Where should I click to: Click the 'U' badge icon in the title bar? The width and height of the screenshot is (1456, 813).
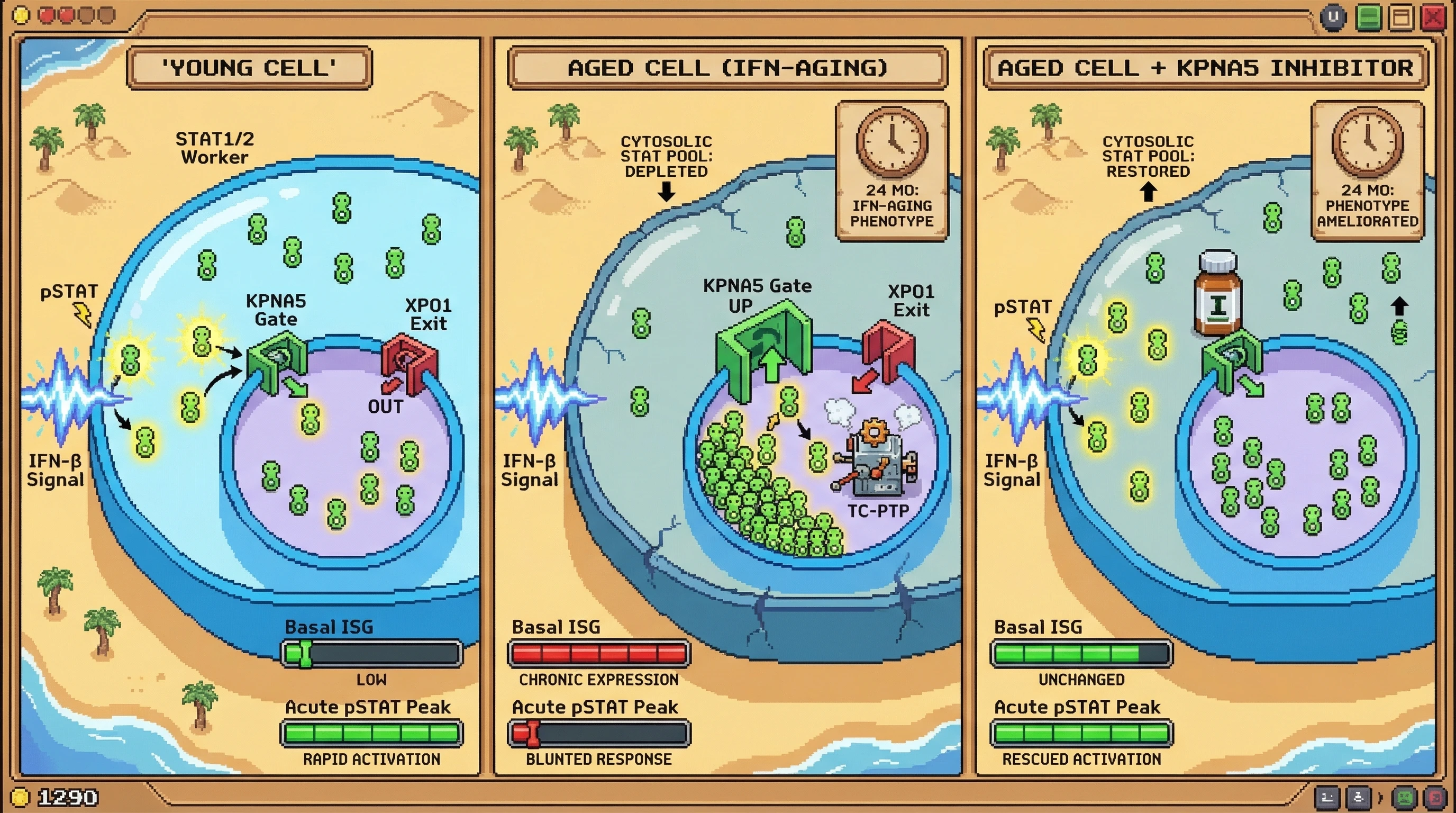point(1333,17)
